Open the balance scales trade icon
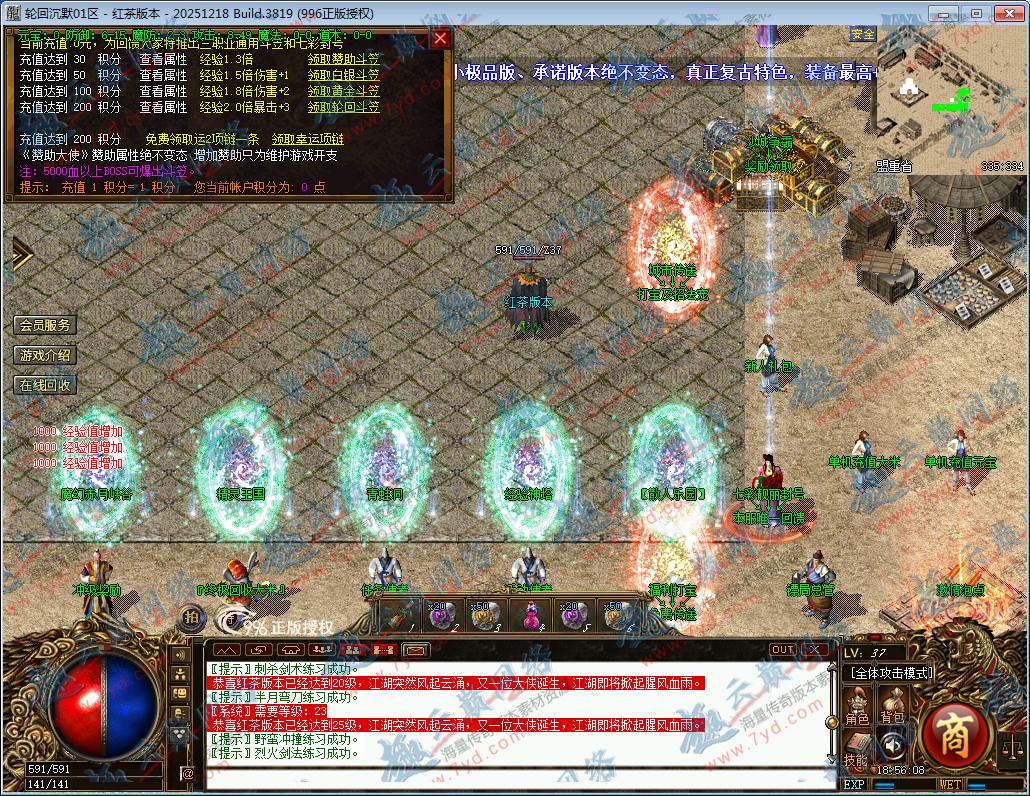This screenshot has width=1030, height=796. [x=1012, y=745]
